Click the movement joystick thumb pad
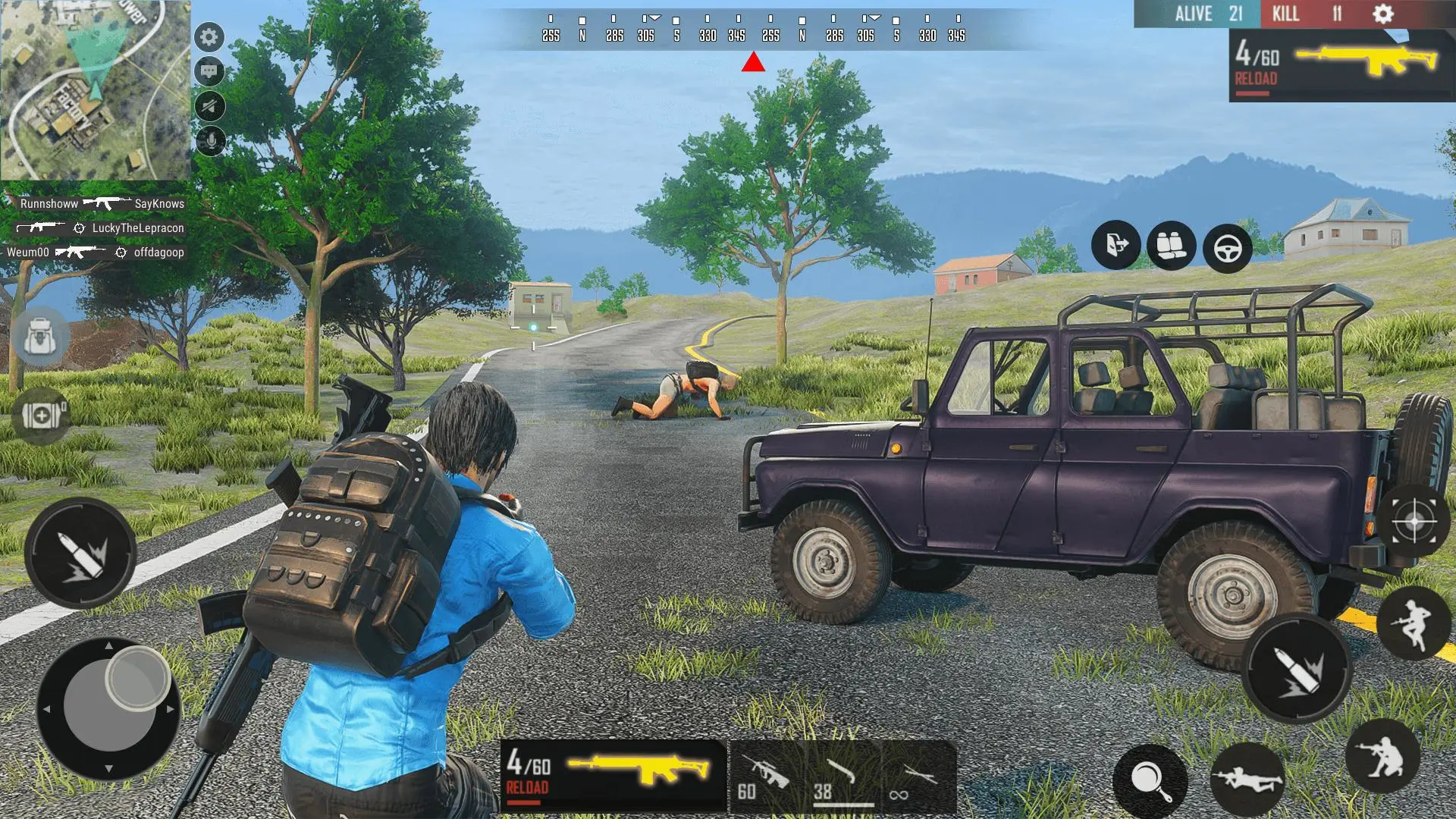This screenshot has height=819, width=1456. coord(137,678)
